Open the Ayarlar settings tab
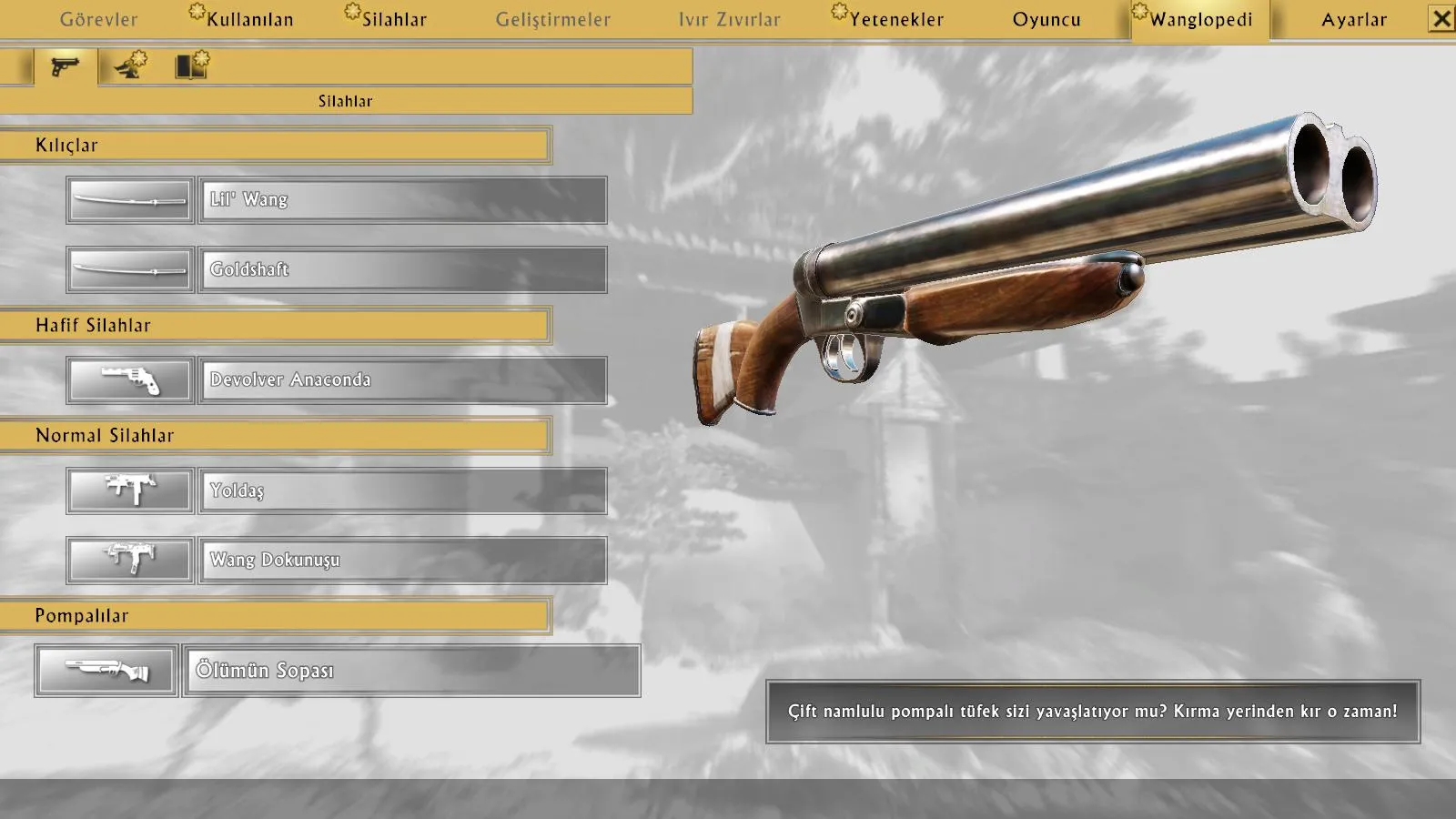Image resolution: width=1456 pixels, height=819 pixels. coord(1354,19)
